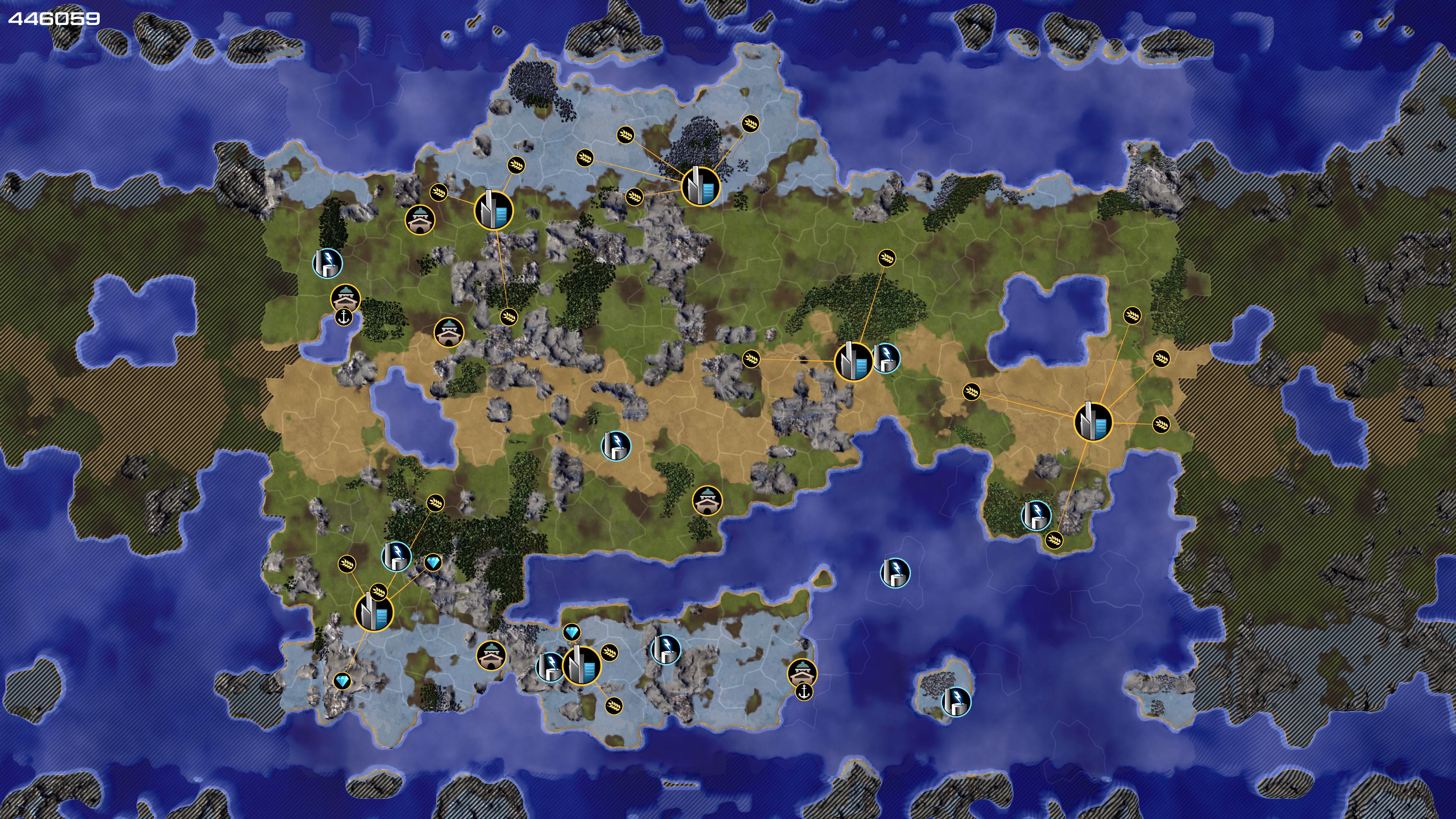The width and height of the screenshot is (1456, 819).
Task: Click the fortress marker beside the northwestern city
Action: coord(420,219)
